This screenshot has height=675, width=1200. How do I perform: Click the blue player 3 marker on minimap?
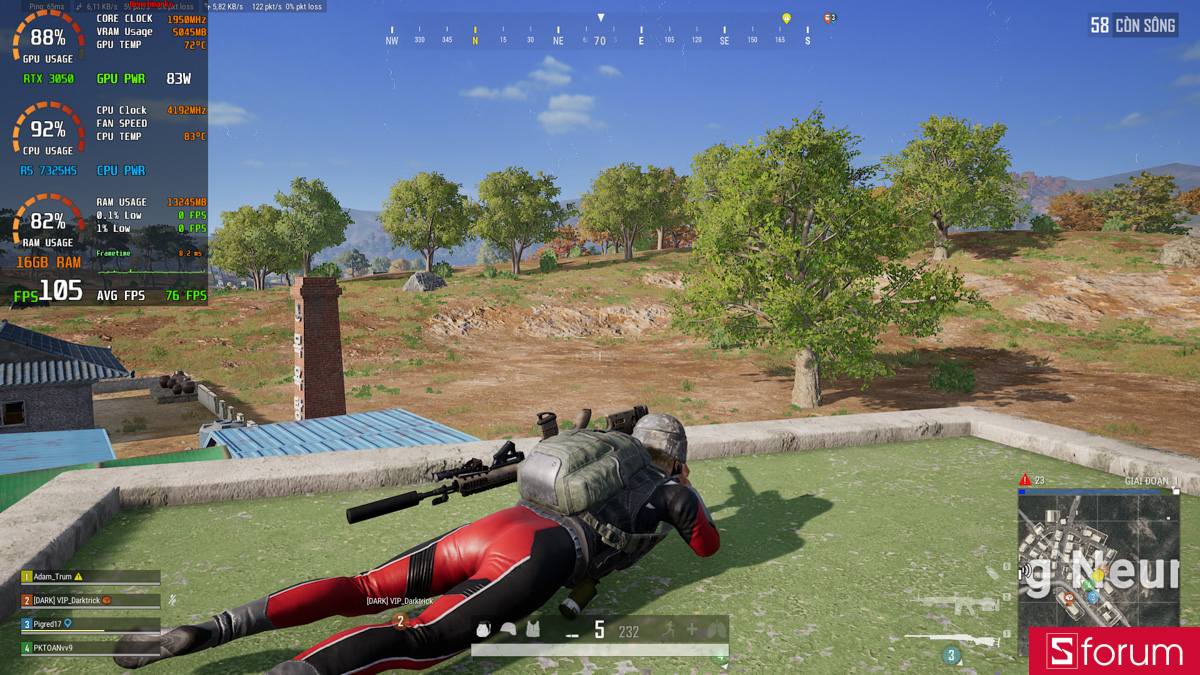click(x=1093, y=597)
